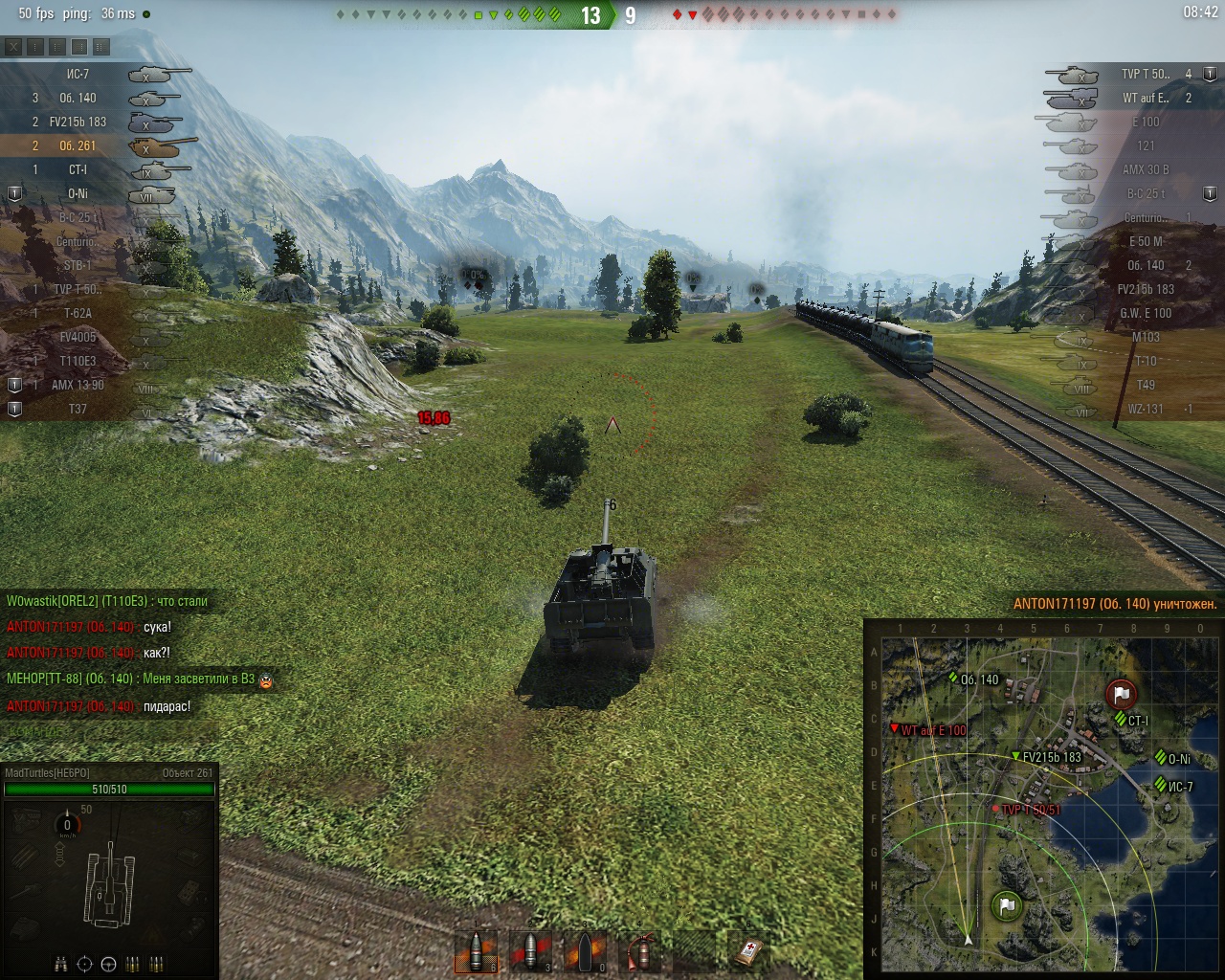The width and height of the screenshot is (1225, 980).
Task: Click the crosshair gun-laying equipment icon
Action: click(85, 964)
